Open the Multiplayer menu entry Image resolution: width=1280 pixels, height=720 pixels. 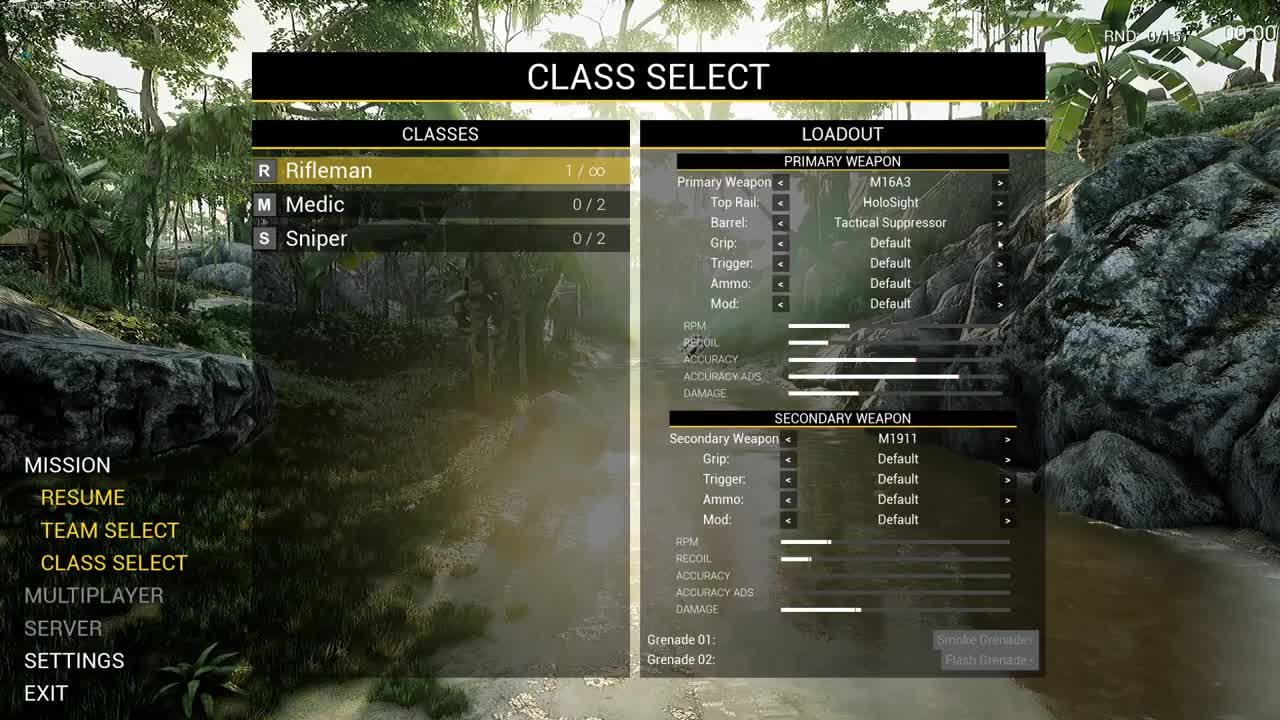(x=94, y=595)
